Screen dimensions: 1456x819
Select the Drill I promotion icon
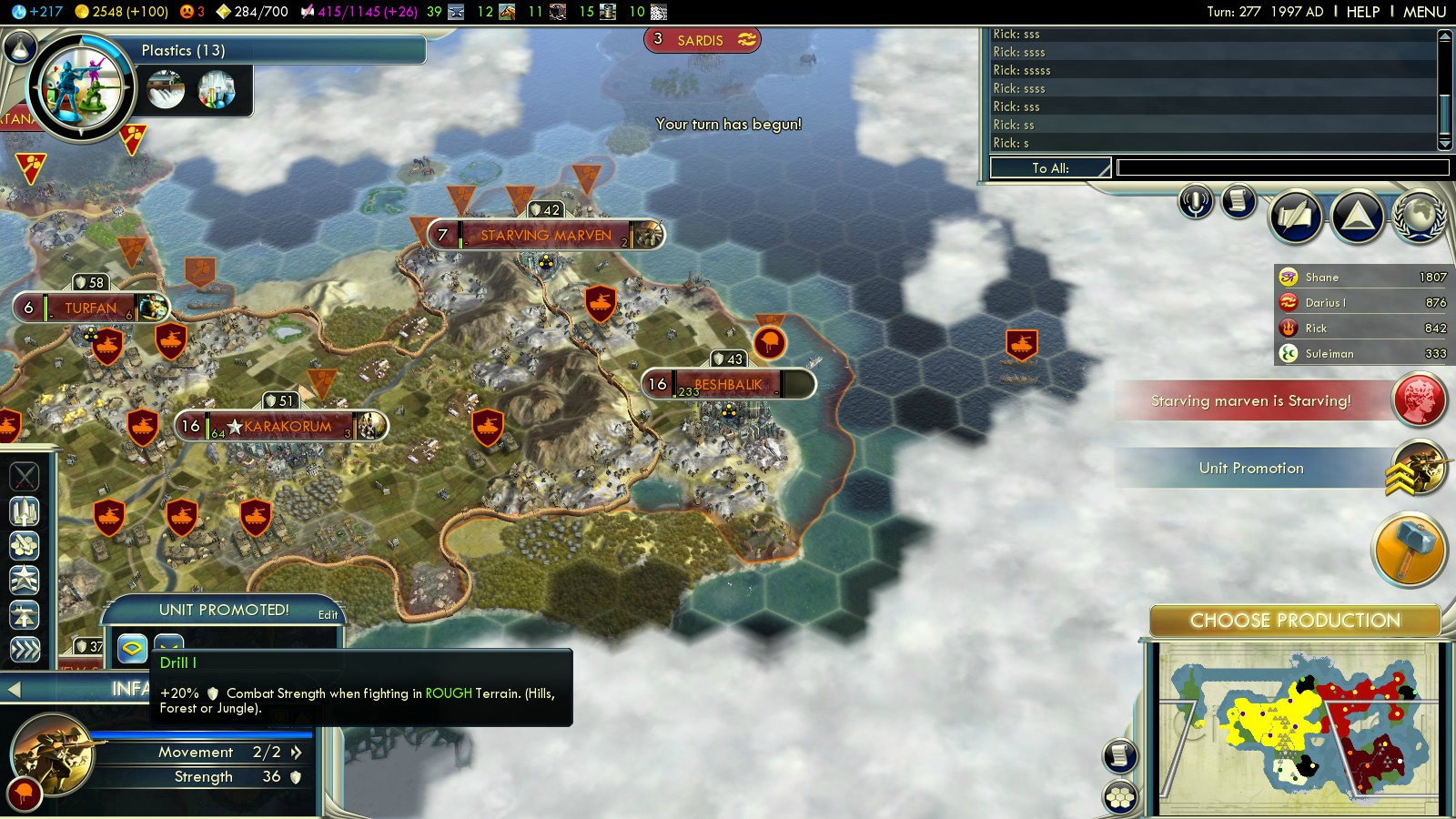[x=133, y=649]
